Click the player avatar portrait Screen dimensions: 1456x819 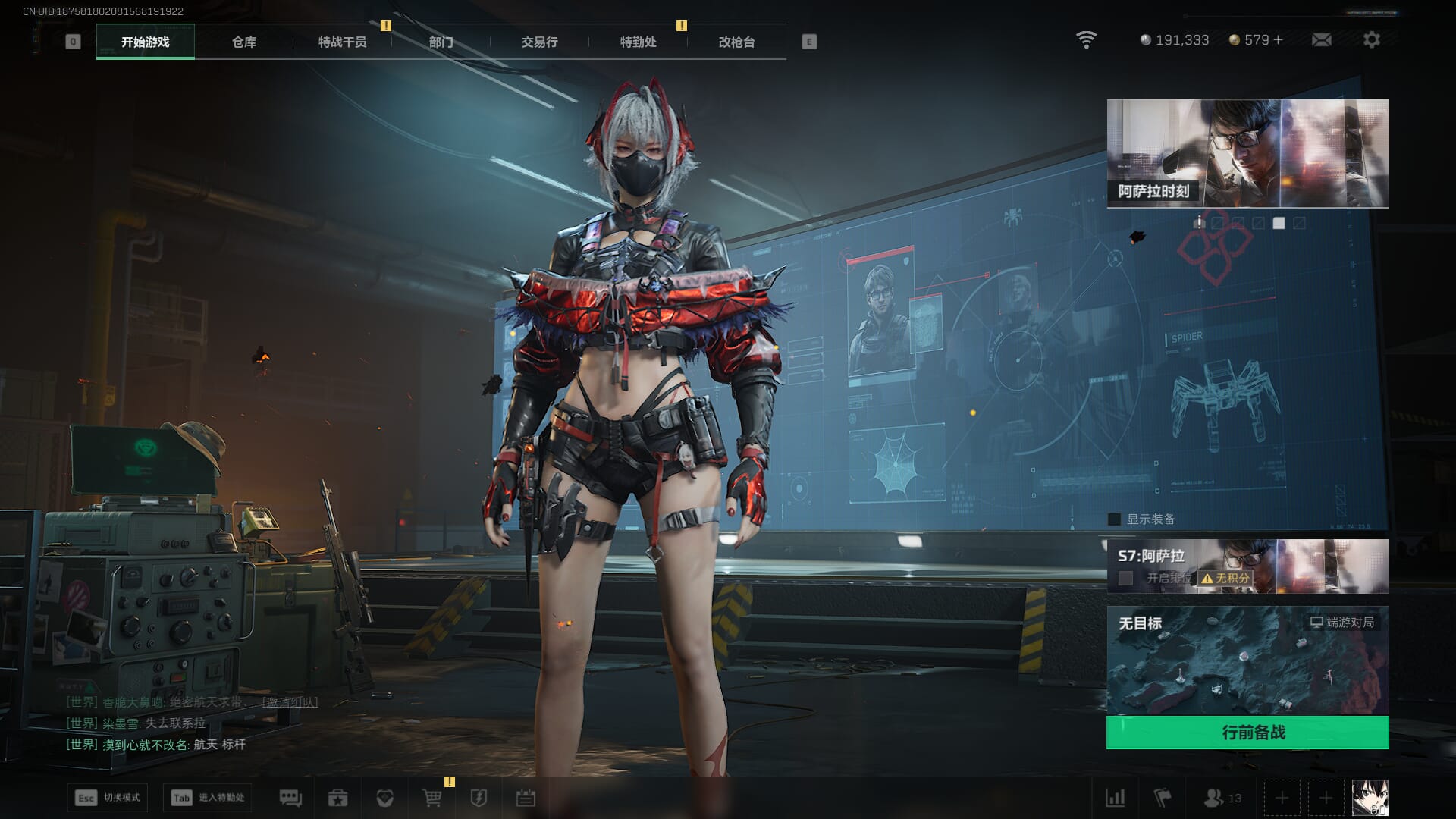[1370, 798]
